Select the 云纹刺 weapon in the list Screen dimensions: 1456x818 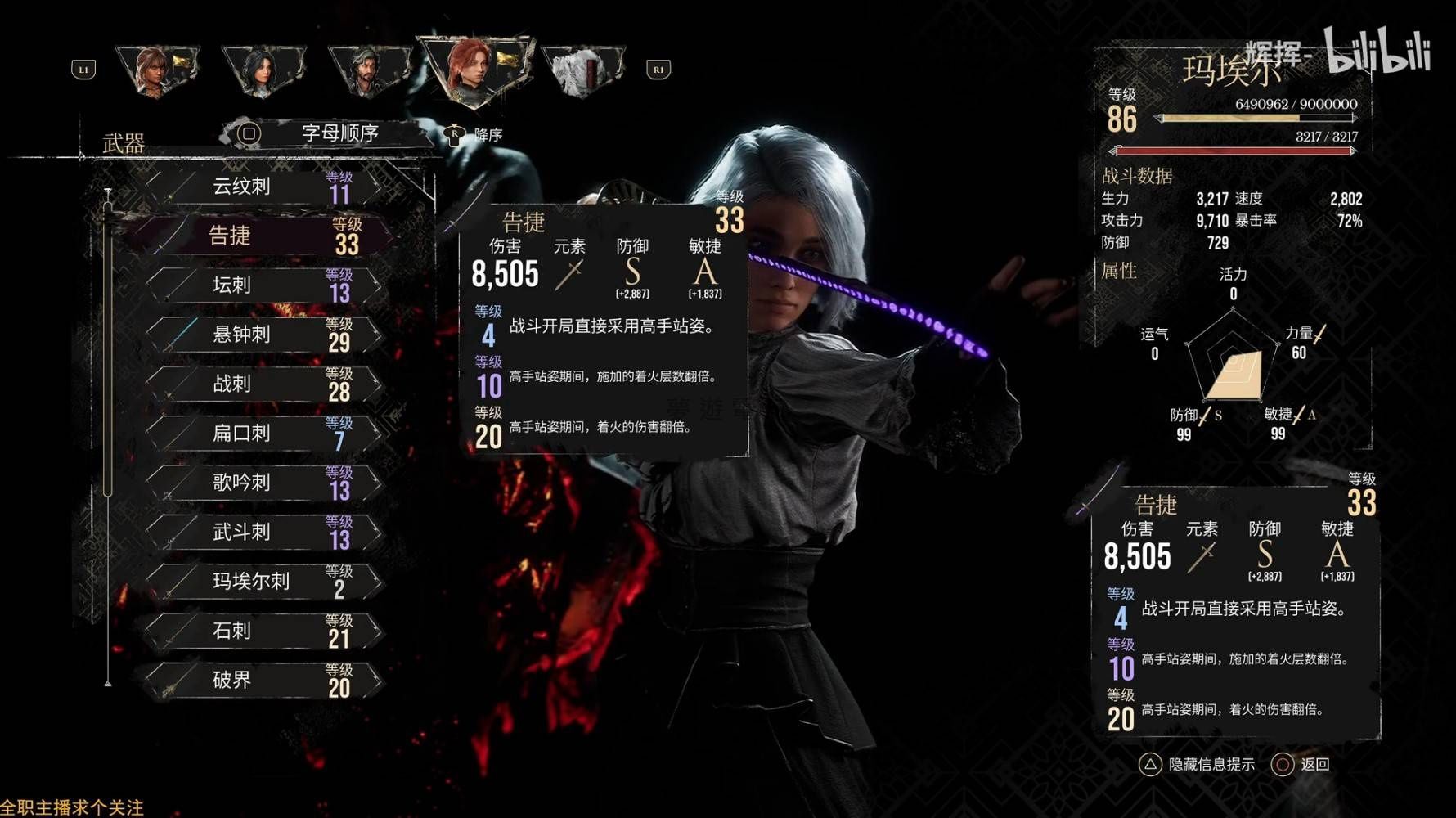262,187
